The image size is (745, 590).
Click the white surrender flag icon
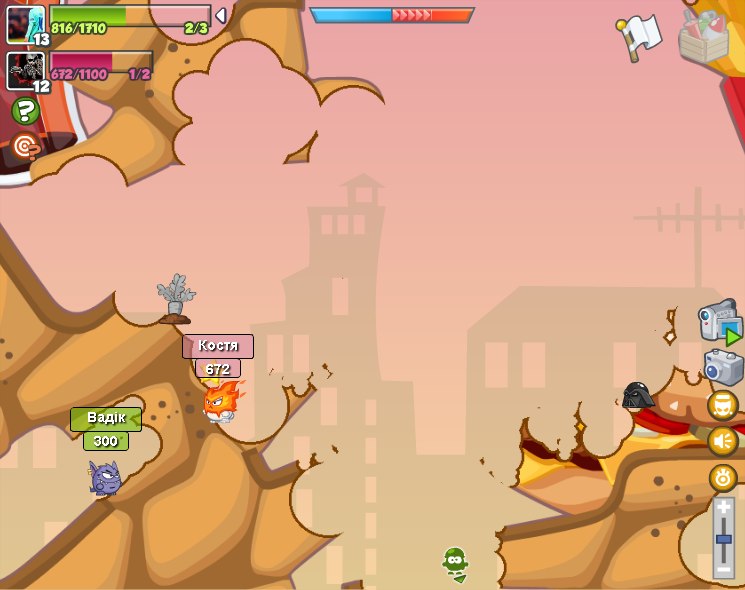click(x=641, y=36)
